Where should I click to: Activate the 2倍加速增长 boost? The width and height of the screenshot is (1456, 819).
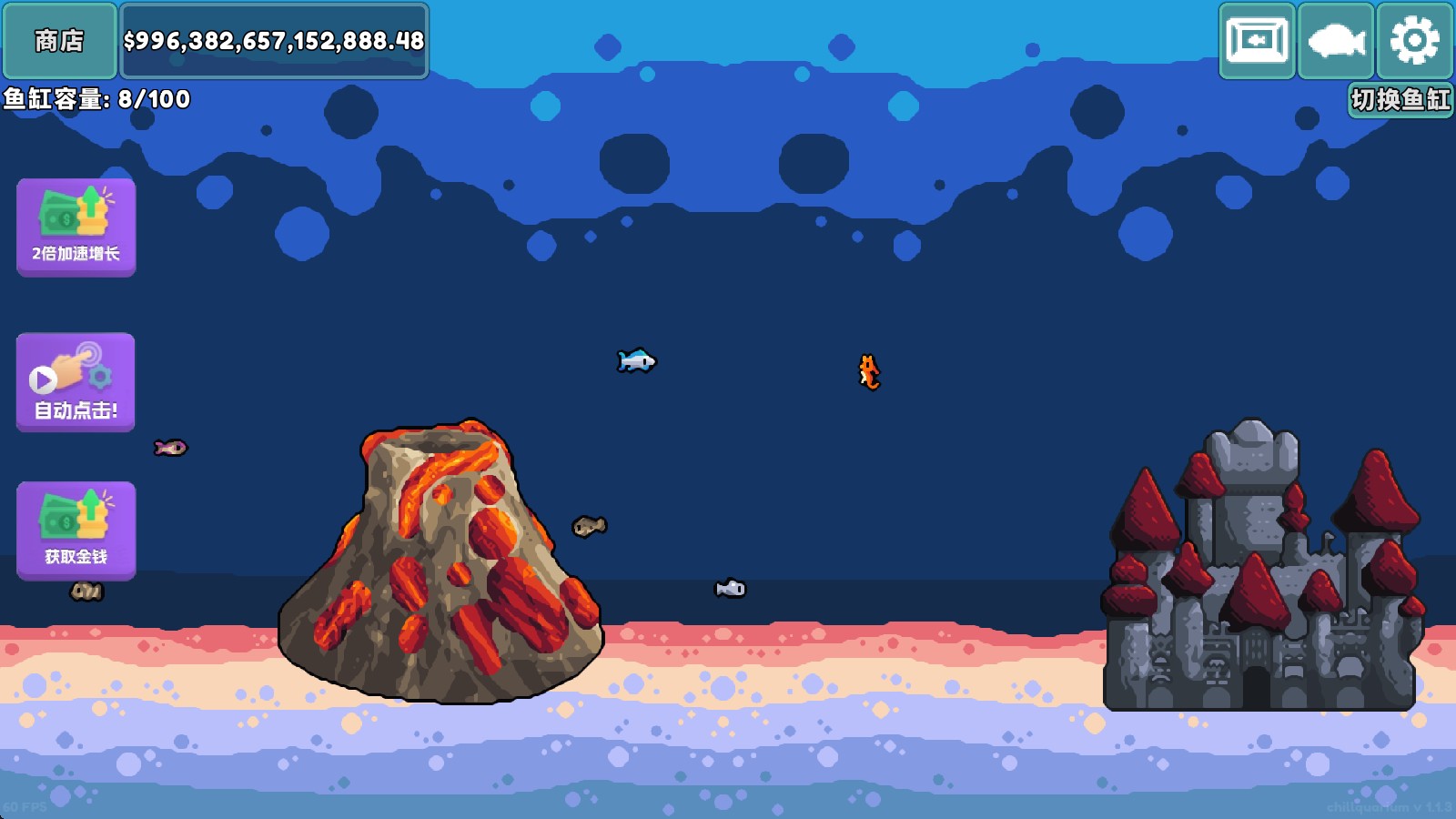76,227
